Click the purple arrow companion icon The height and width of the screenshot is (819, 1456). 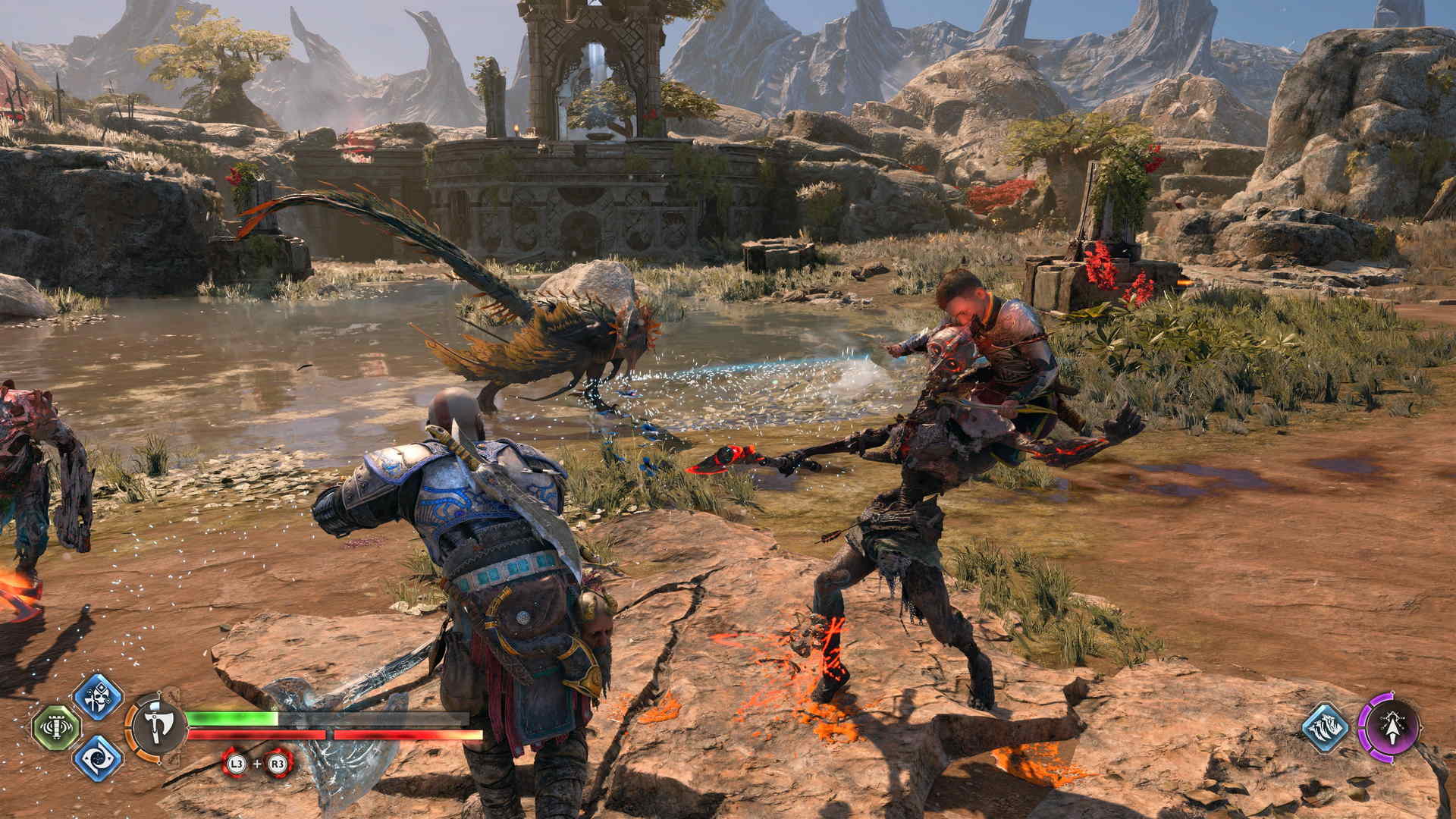click(1389, 727)
